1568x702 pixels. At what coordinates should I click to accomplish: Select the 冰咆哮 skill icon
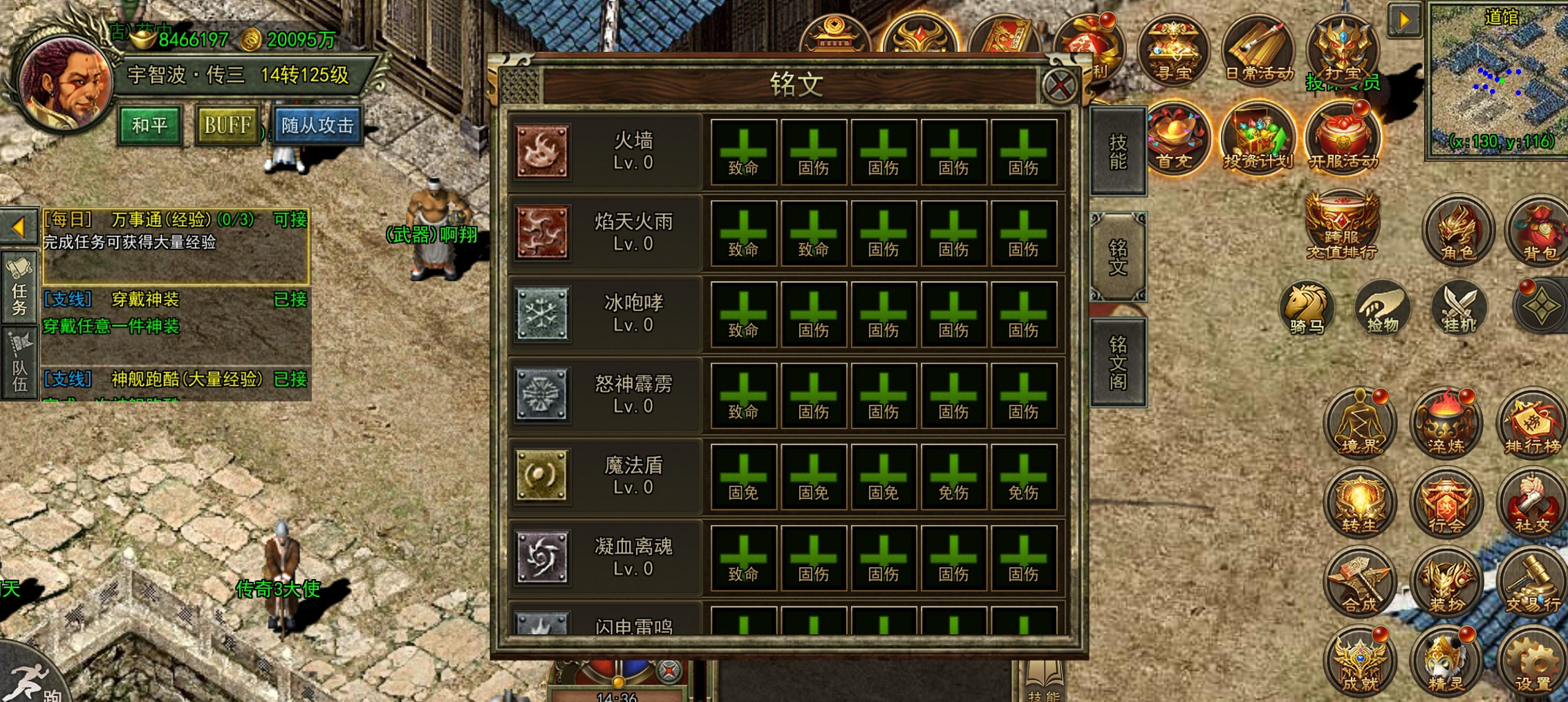543,314
